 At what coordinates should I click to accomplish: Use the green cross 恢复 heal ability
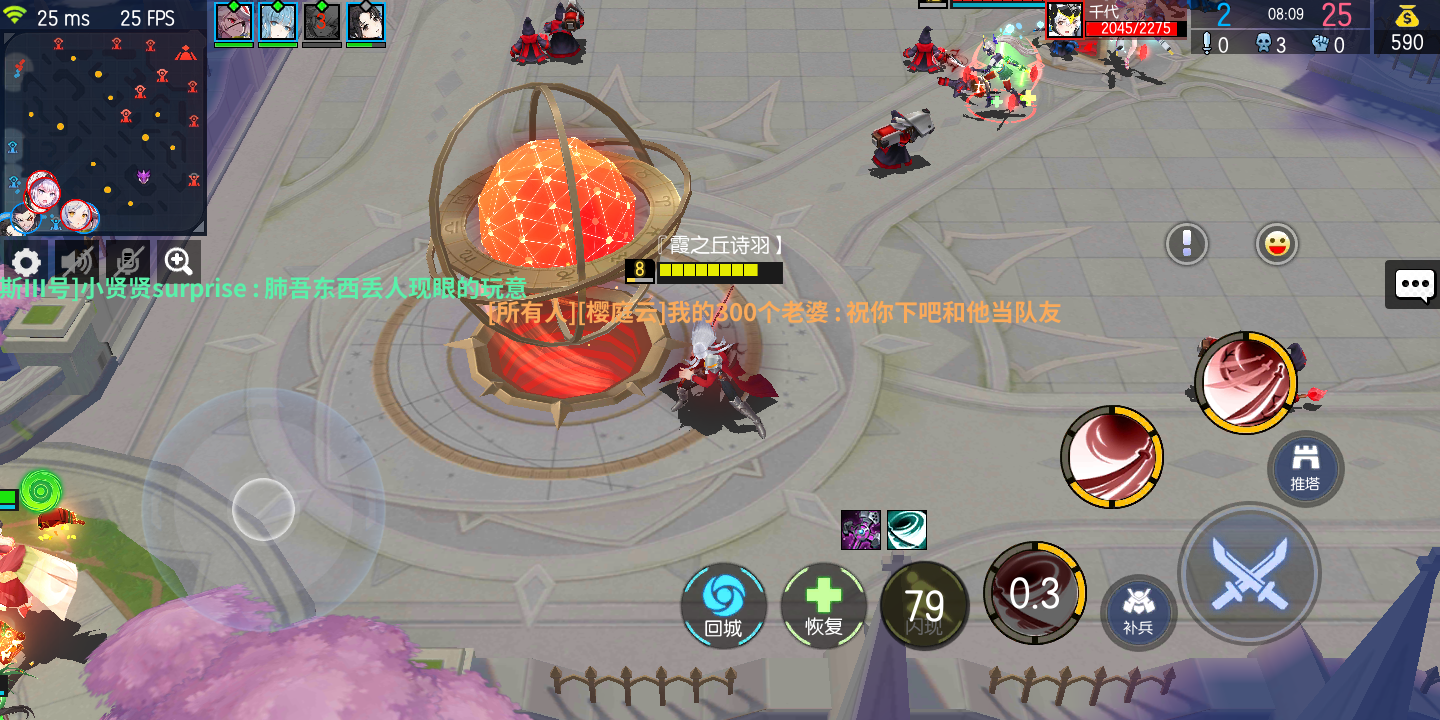(824, 604)
